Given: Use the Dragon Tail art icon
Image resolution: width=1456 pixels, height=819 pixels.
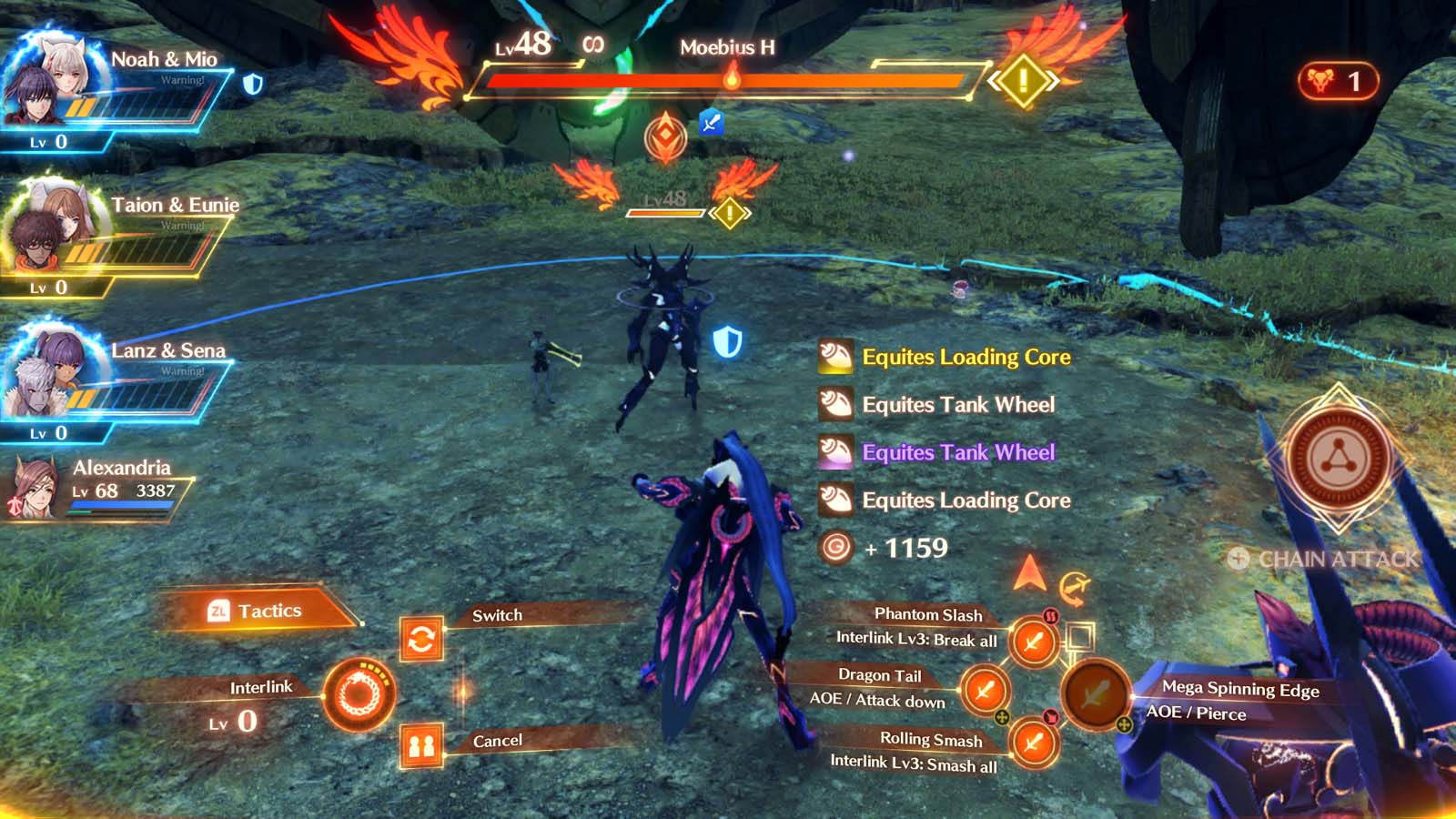Looking at the screenshot, I should tap(985, 692).
